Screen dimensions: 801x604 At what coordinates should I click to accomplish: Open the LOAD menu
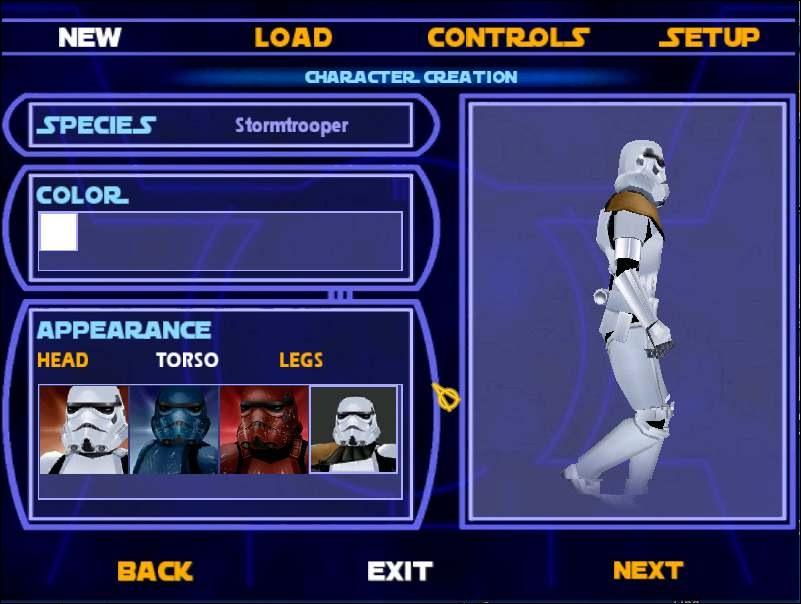point(292,38)
